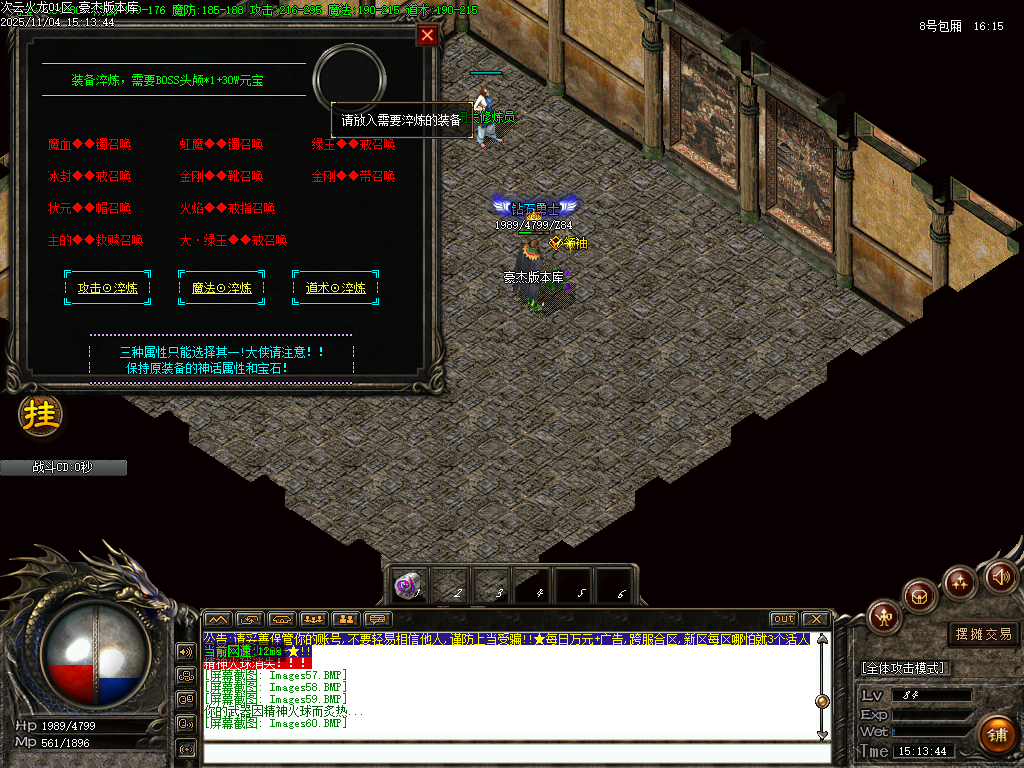Toggle the golden 挂 auto-play button
1024x768 pixels.
pyautogui.click(x=40, y=416)
